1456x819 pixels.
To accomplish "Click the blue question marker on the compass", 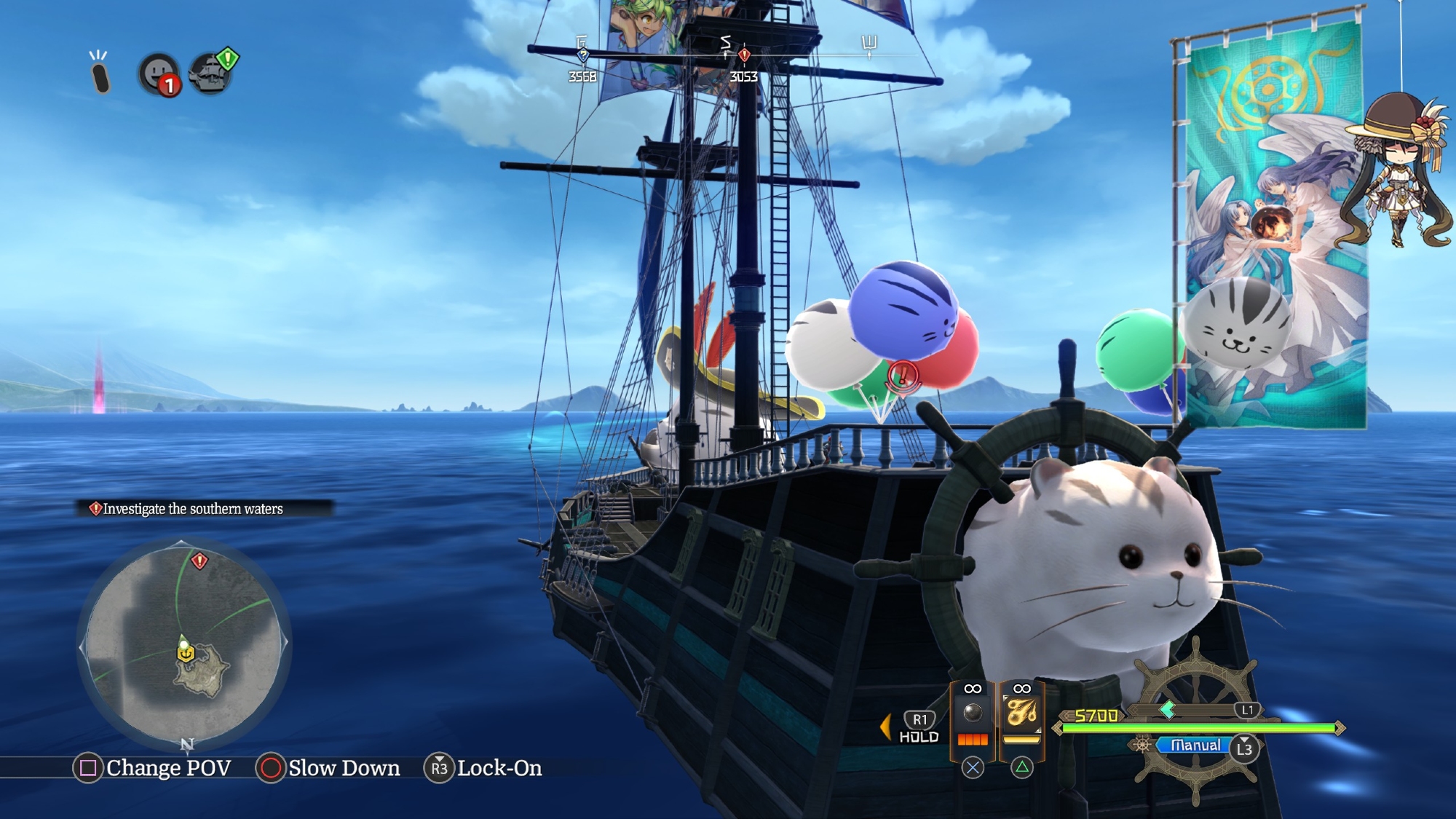I will click(x=582, y=55).
